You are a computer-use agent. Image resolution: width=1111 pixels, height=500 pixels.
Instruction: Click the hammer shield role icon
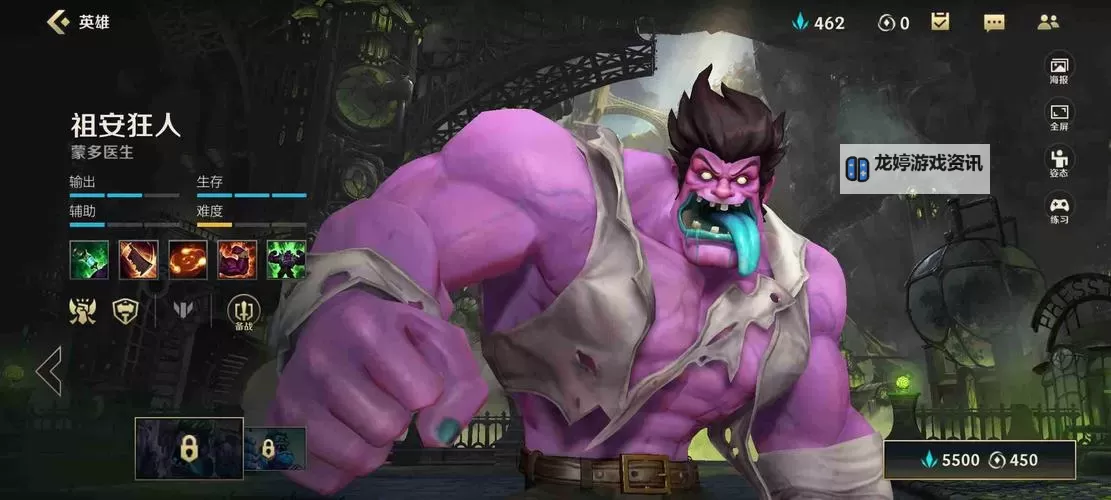tap(126, 312)
